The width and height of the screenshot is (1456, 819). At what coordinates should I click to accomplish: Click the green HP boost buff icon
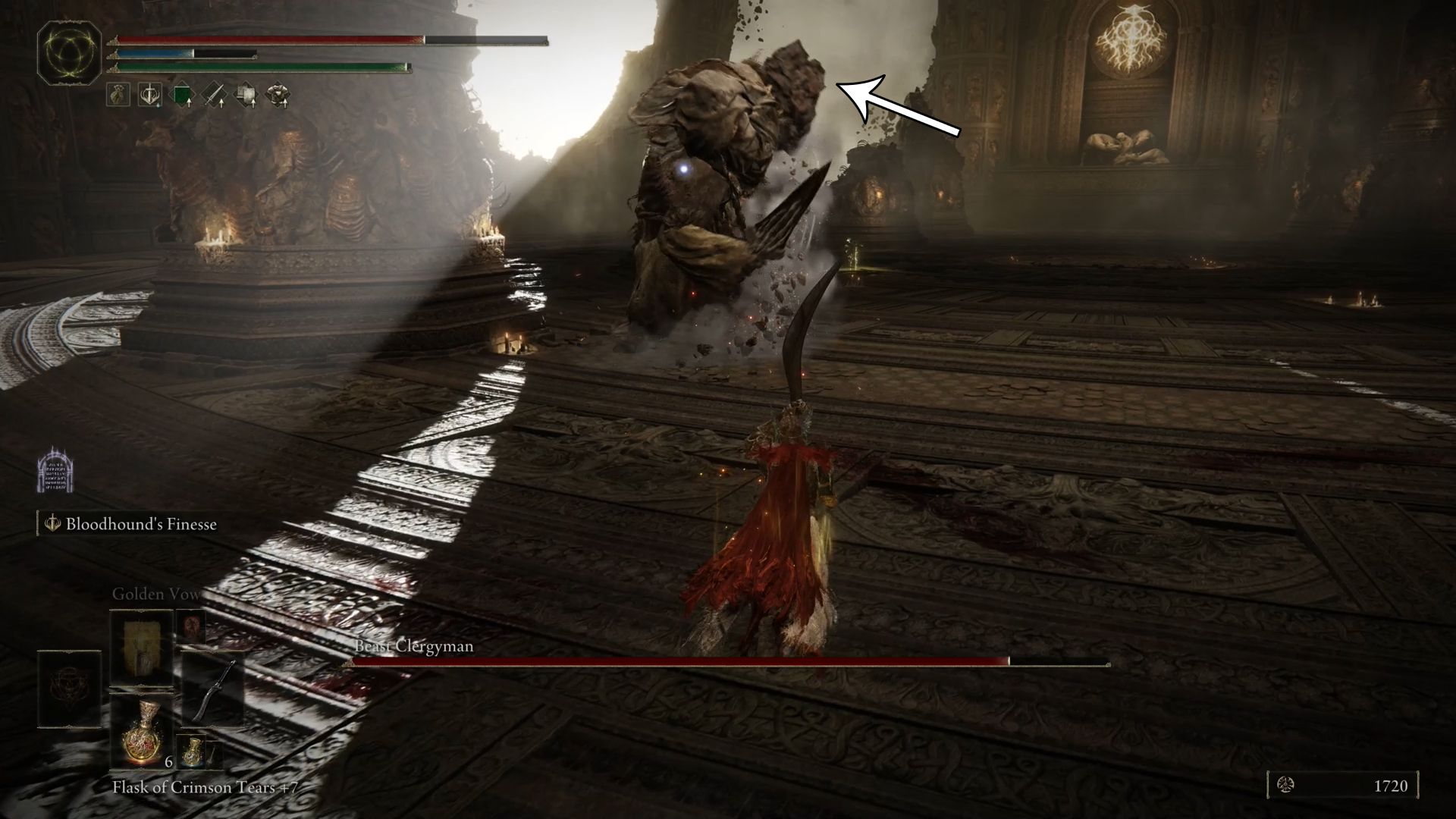coord(183,95)
